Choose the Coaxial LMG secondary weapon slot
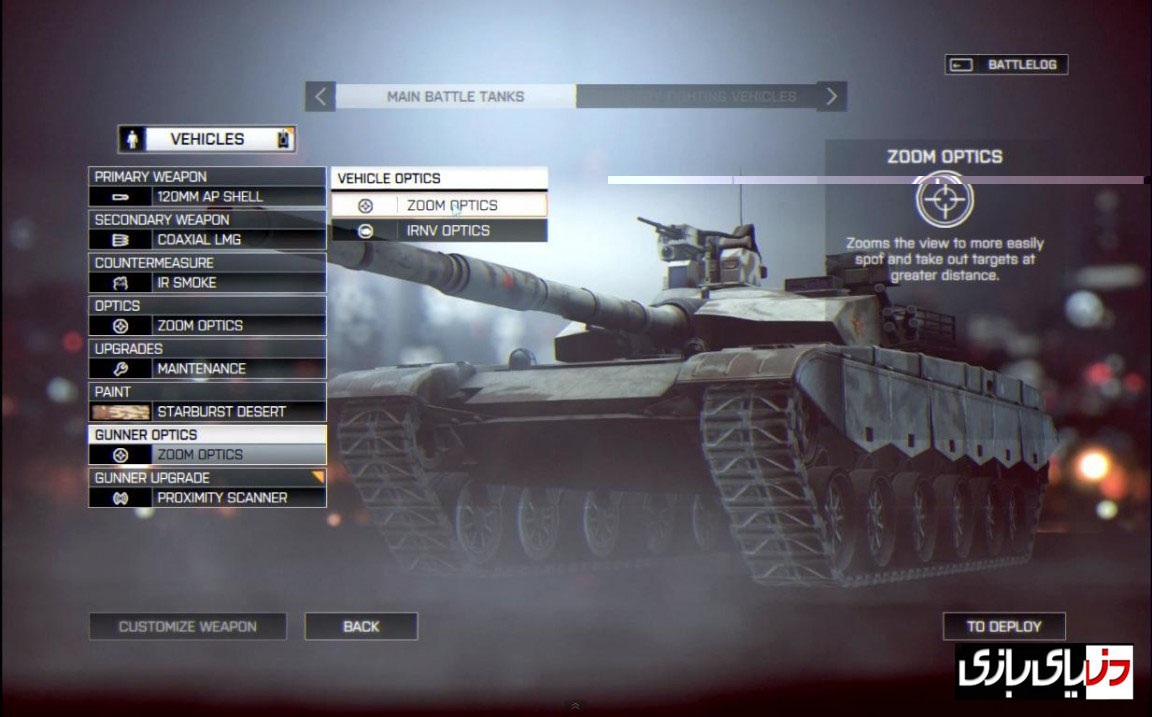Image resolution: width=1152 pixels, height=717 pixels. coord(207,240)
